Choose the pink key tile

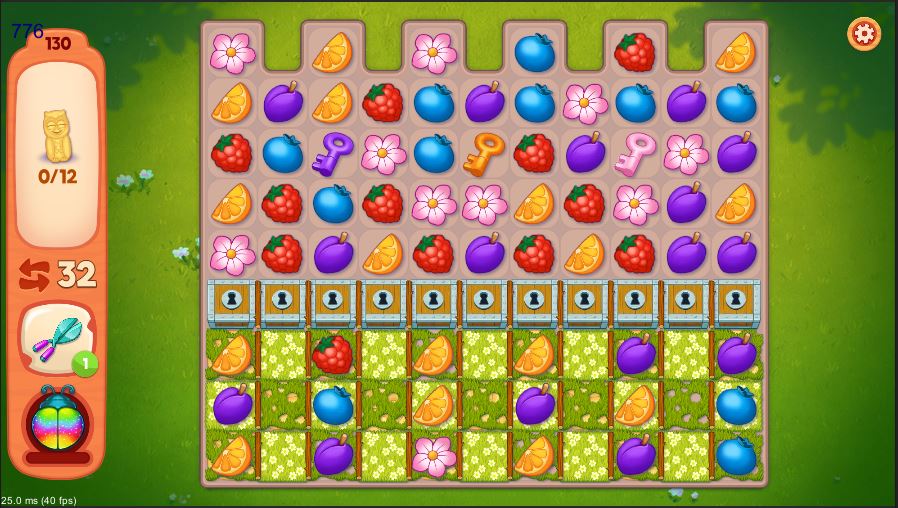click(636, 152)
